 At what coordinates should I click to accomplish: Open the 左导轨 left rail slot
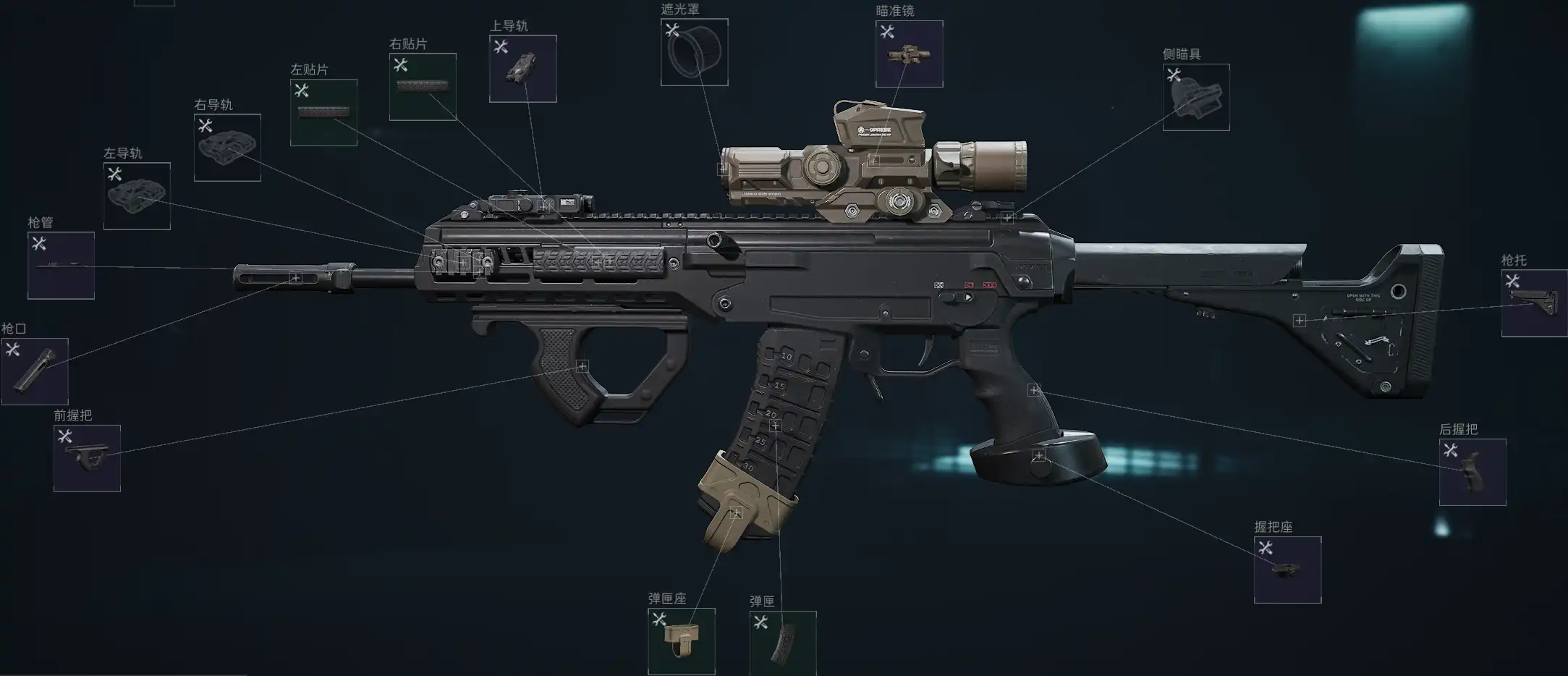tap(137, 196)
